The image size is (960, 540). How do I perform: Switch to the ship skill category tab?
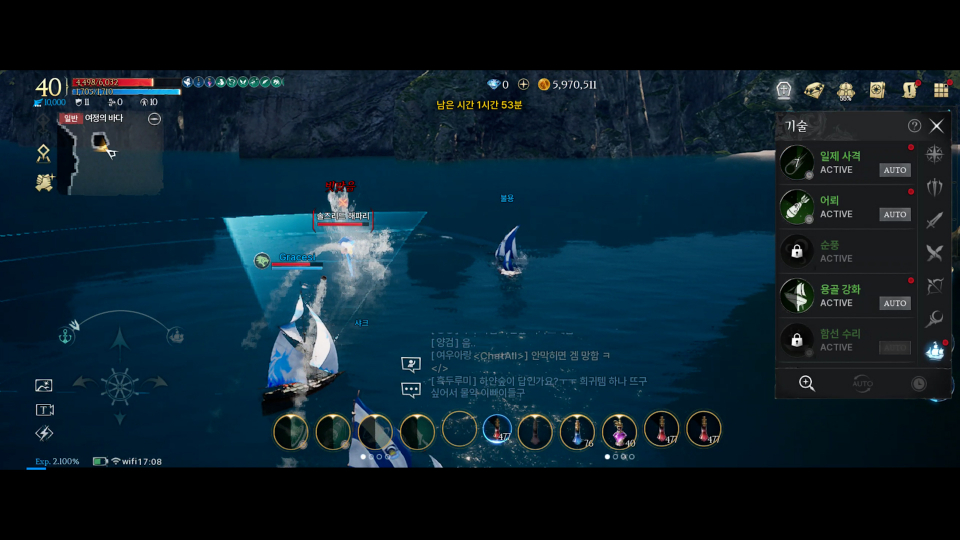tap(935, 351)
